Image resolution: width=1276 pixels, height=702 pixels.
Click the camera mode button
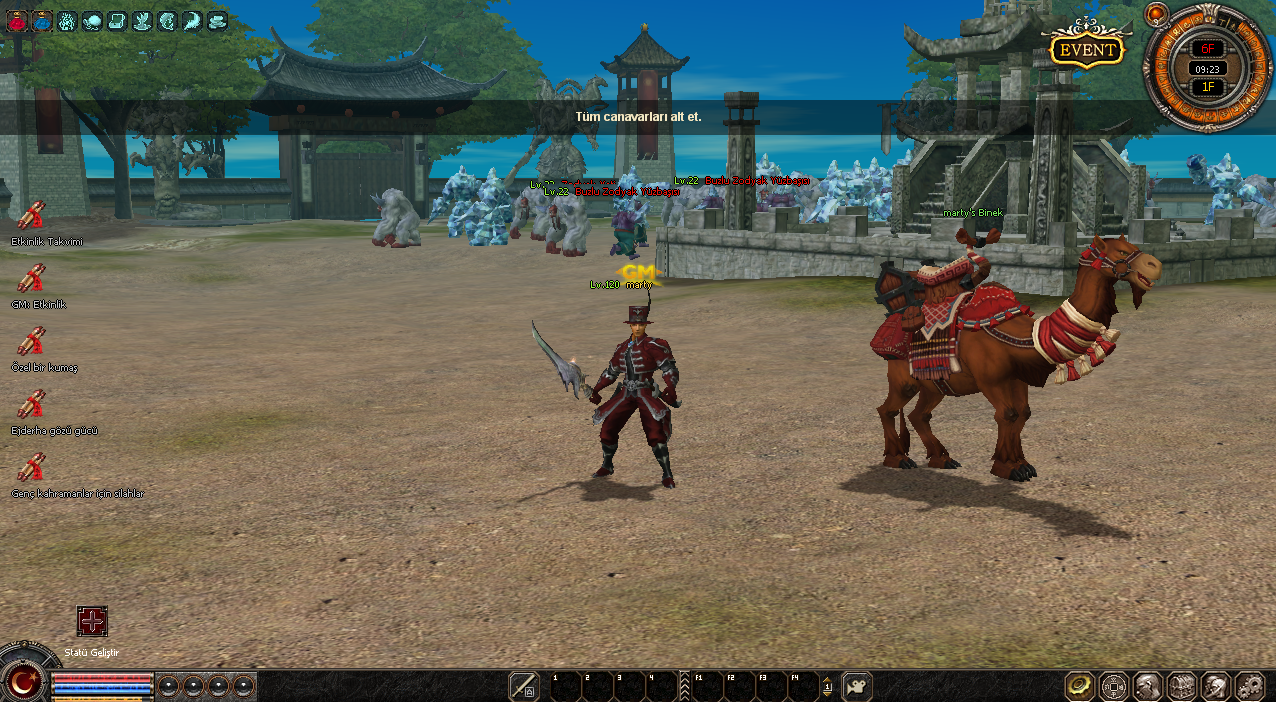tap(857, 686)
